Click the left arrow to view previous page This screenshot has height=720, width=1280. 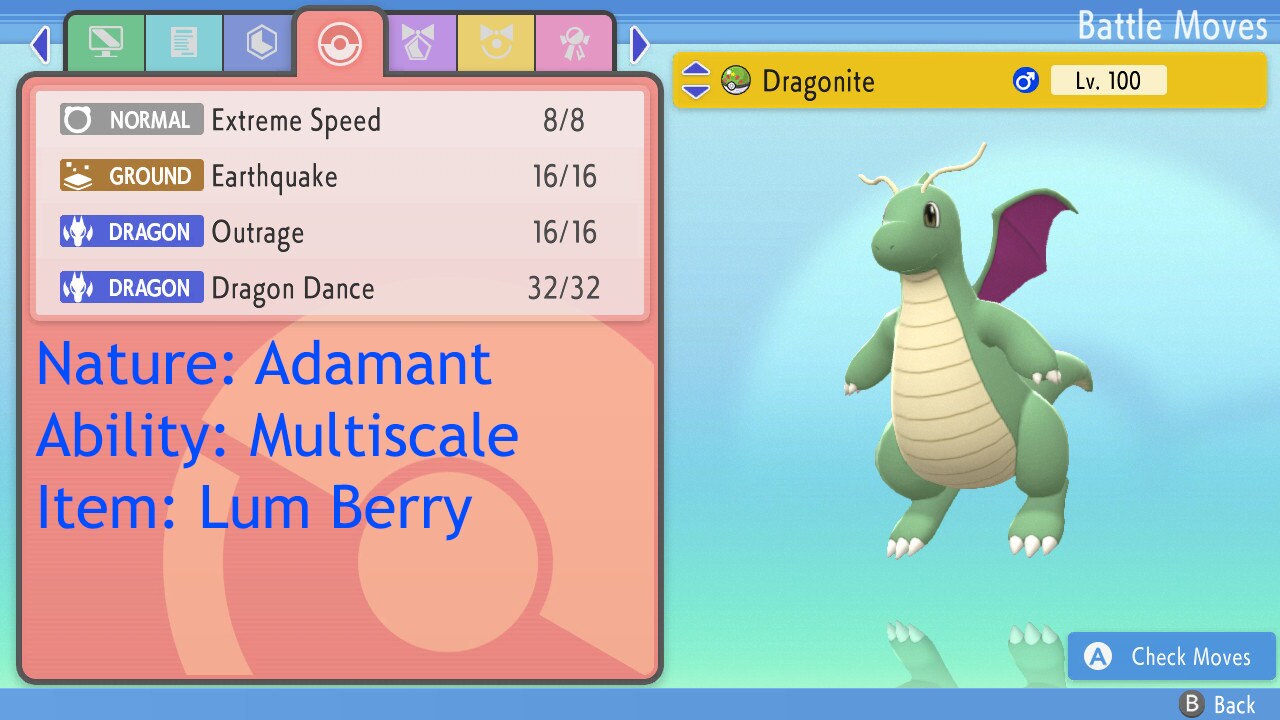tap(39, 44)
